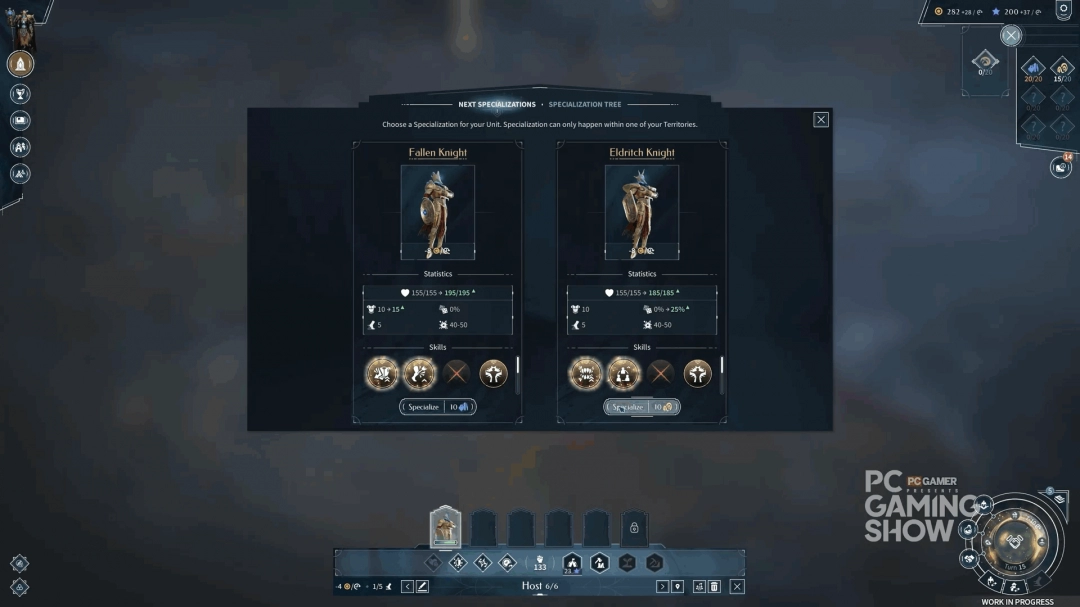Screen dimensions: 1080x607
Task: Open the notifications icon with 14 badge
Action: 1061,167
